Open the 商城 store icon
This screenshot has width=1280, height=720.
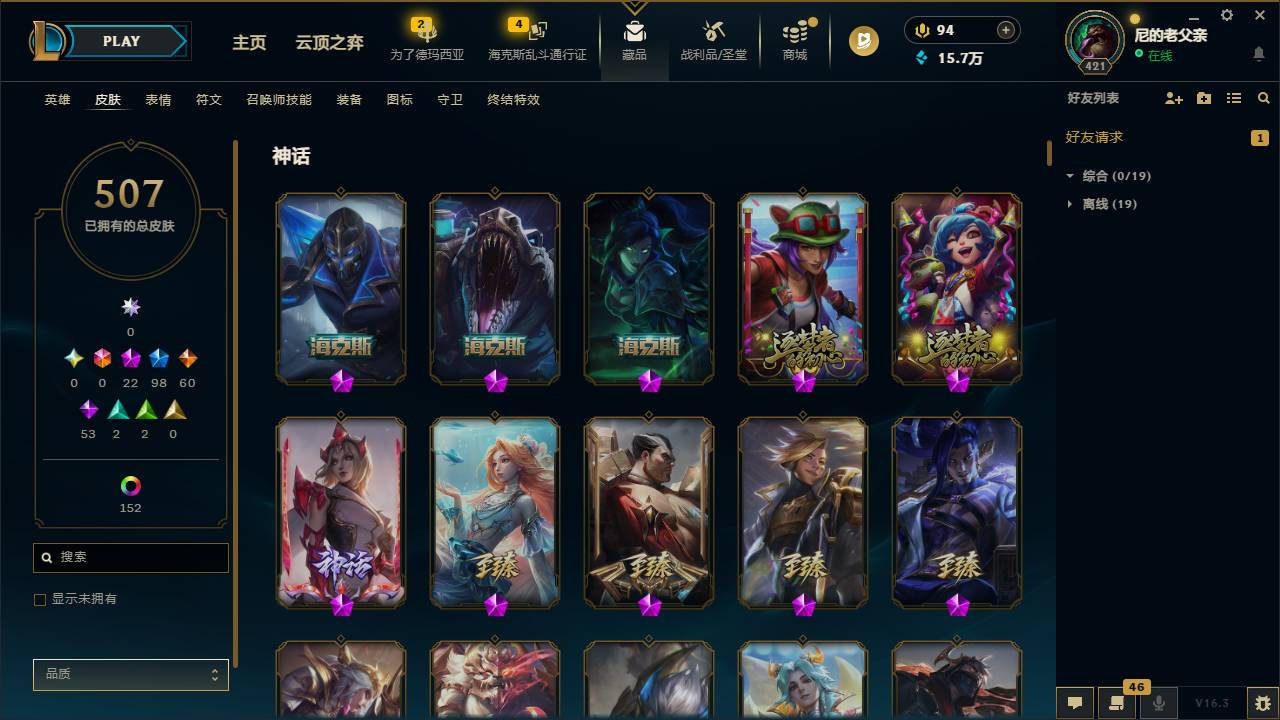click(795, 38)
